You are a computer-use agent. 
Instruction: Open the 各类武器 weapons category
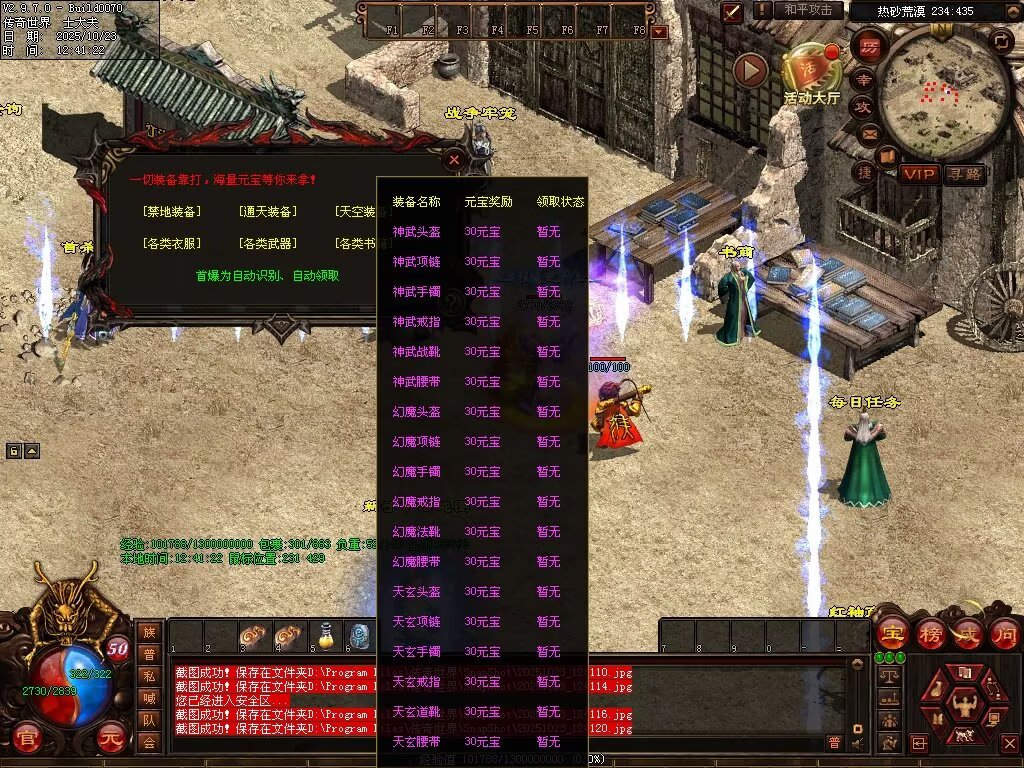click(x=267, y=243)
